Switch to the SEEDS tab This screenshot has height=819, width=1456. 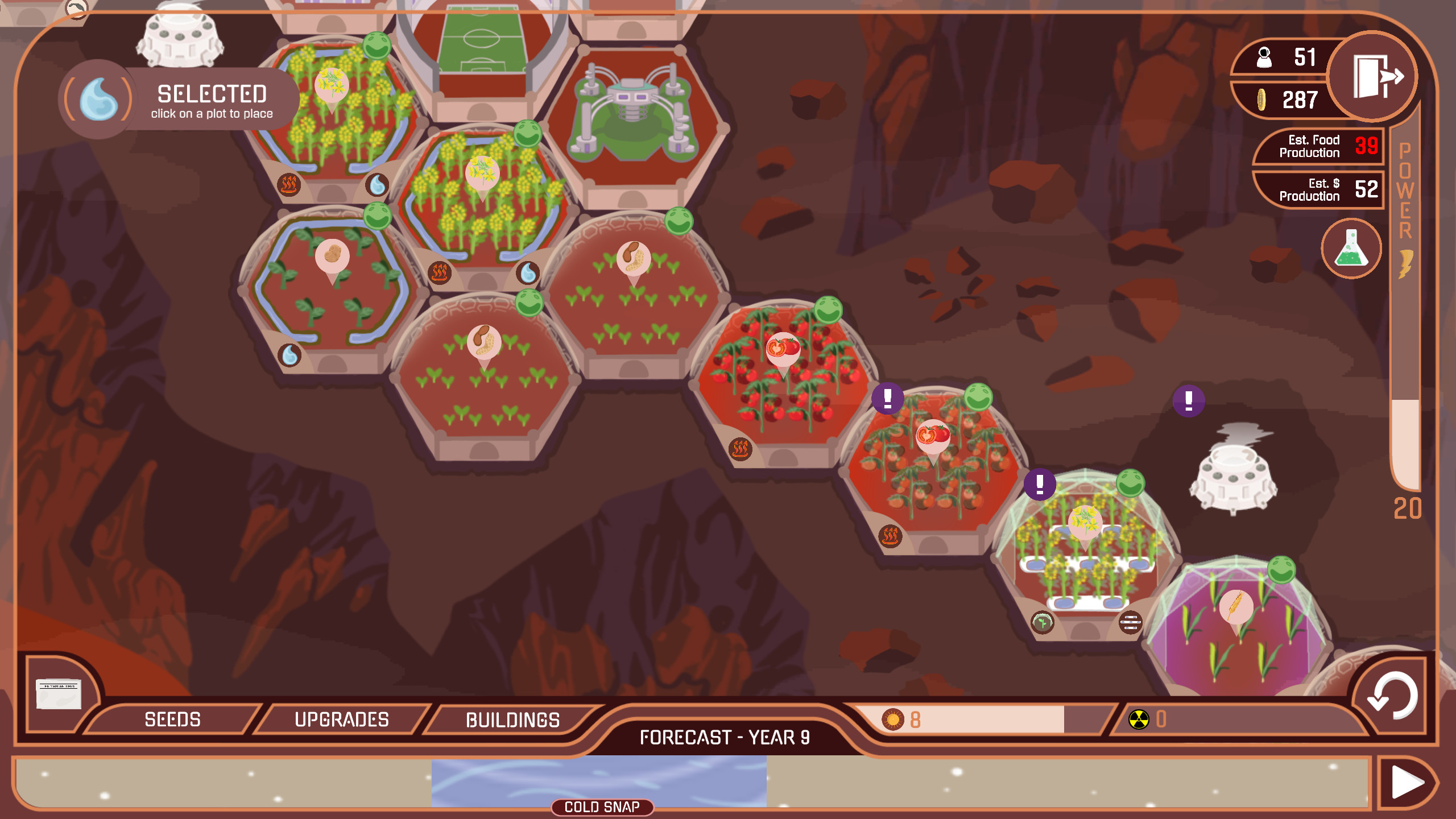click(x=172, y=719)
